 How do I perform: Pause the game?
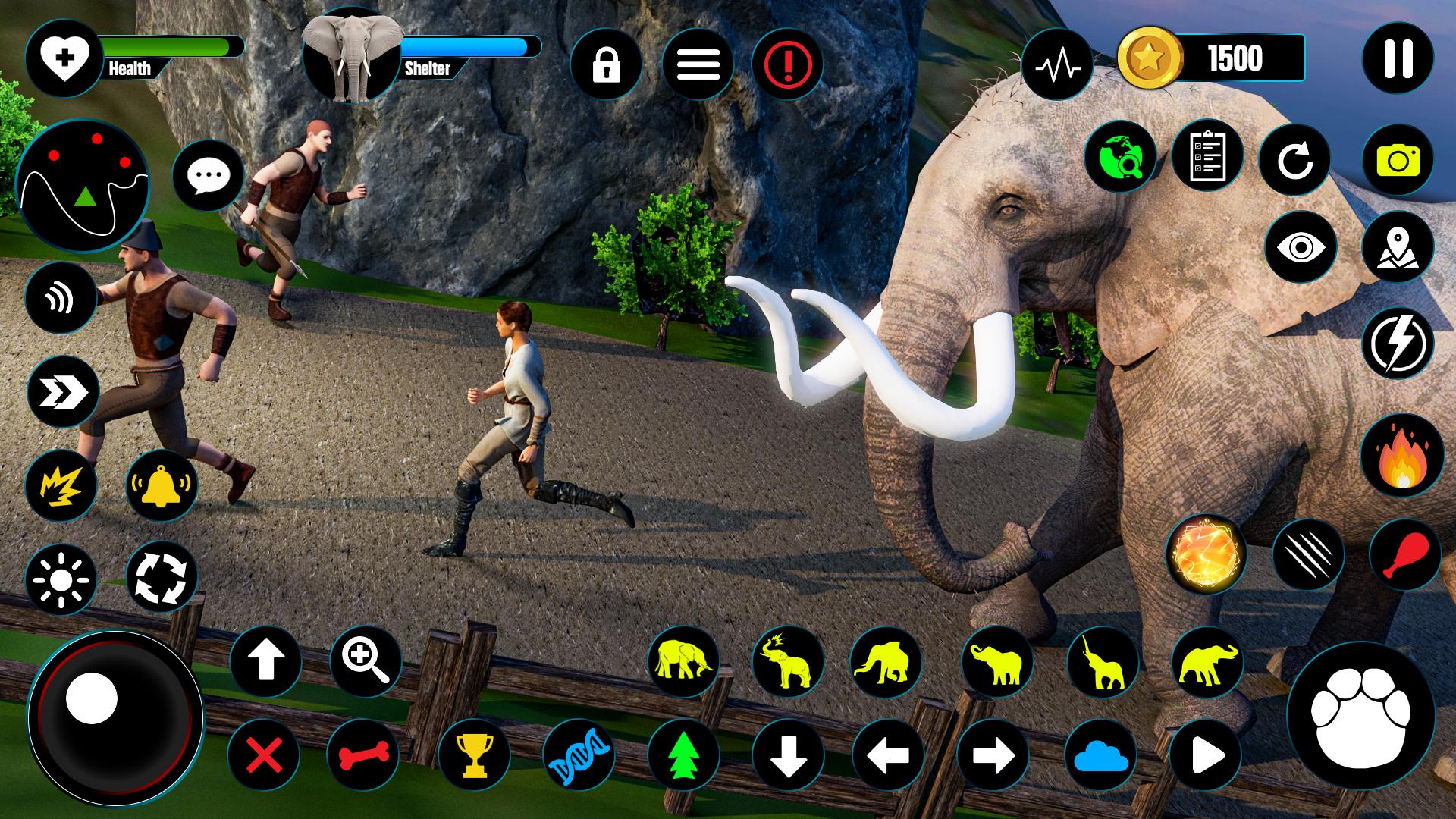[1398, 58]
